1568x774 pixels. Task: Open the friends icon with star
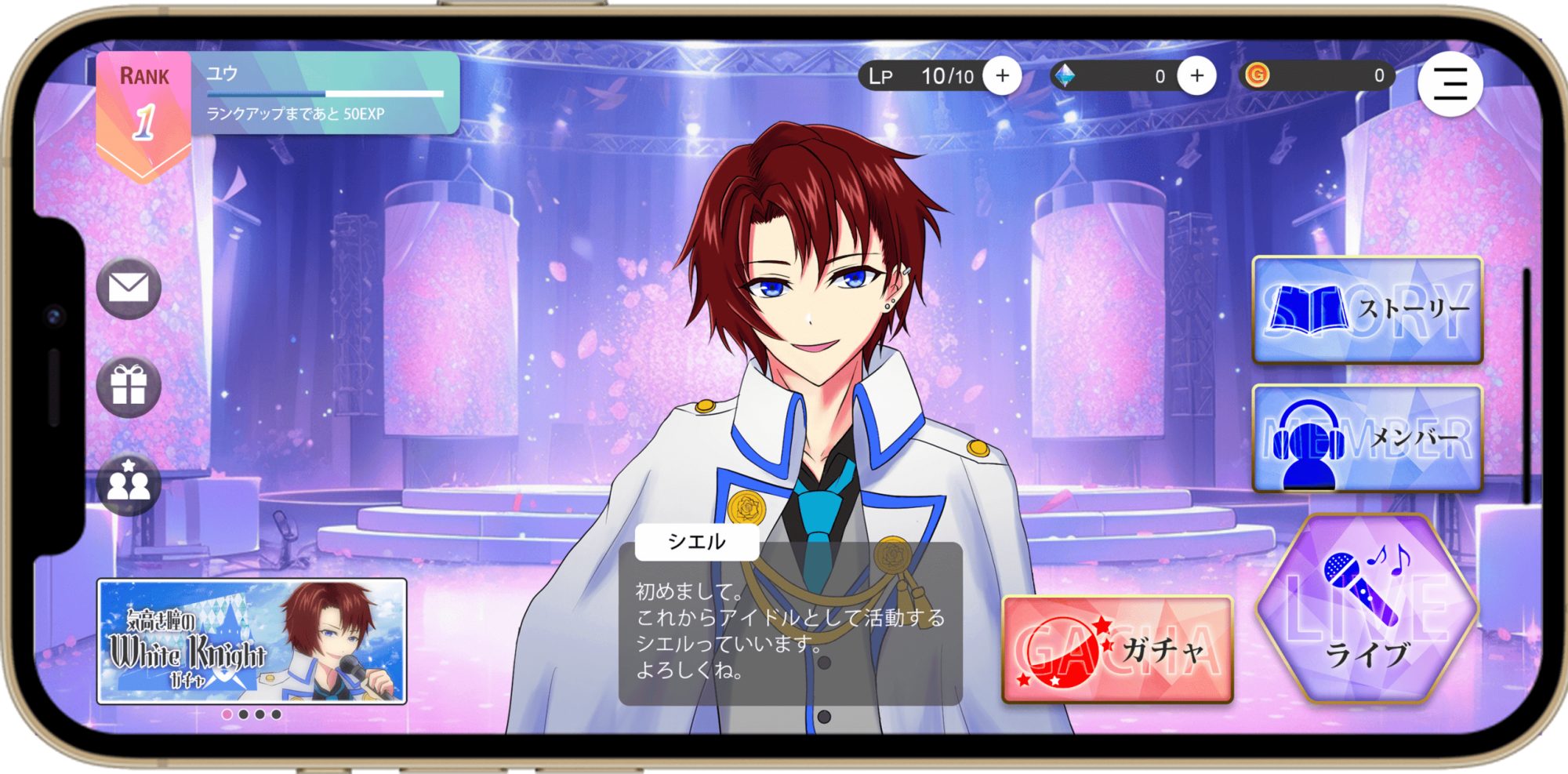point(129,484)
